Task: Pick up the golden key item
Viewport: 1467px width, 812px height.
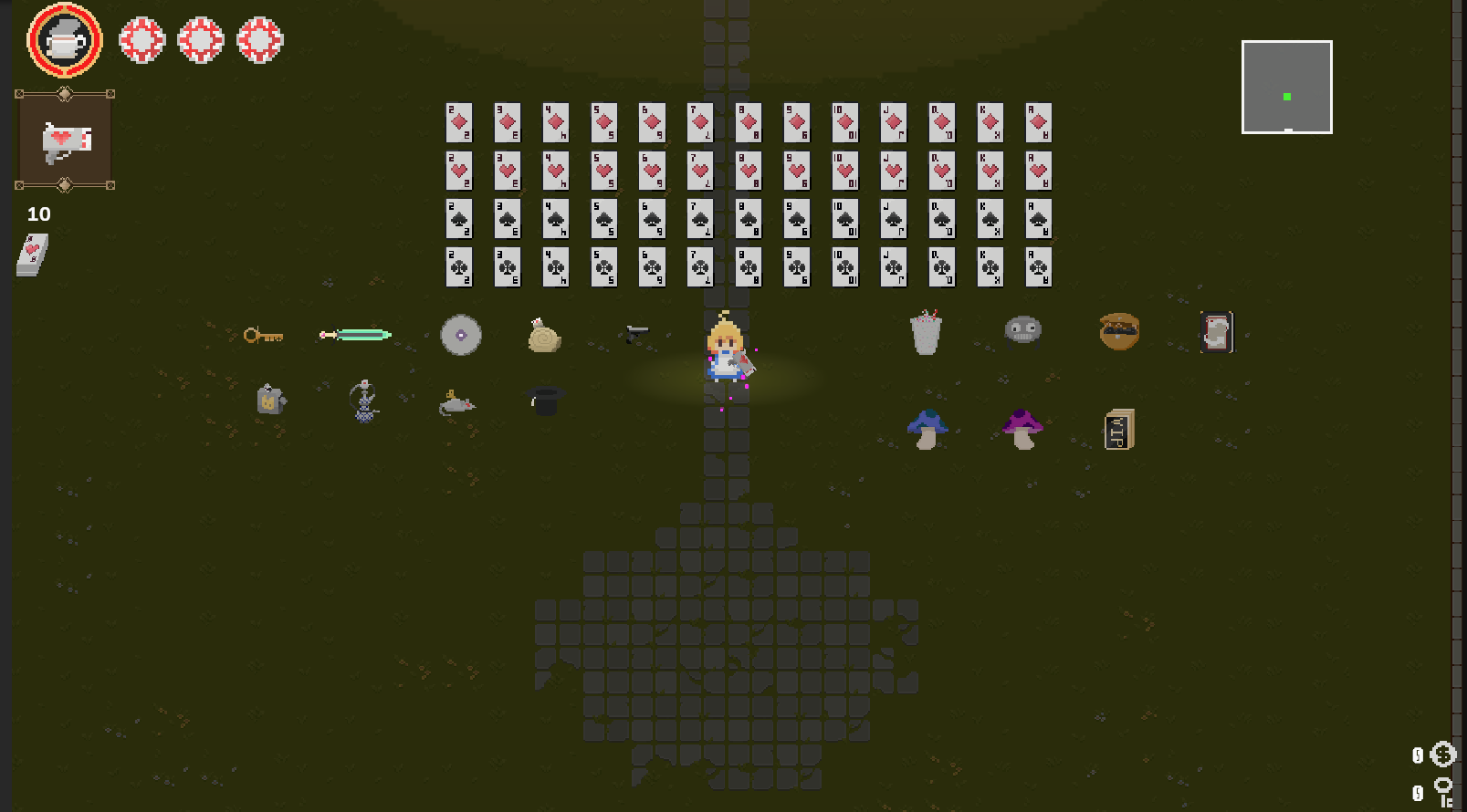Action: point(263,335)
